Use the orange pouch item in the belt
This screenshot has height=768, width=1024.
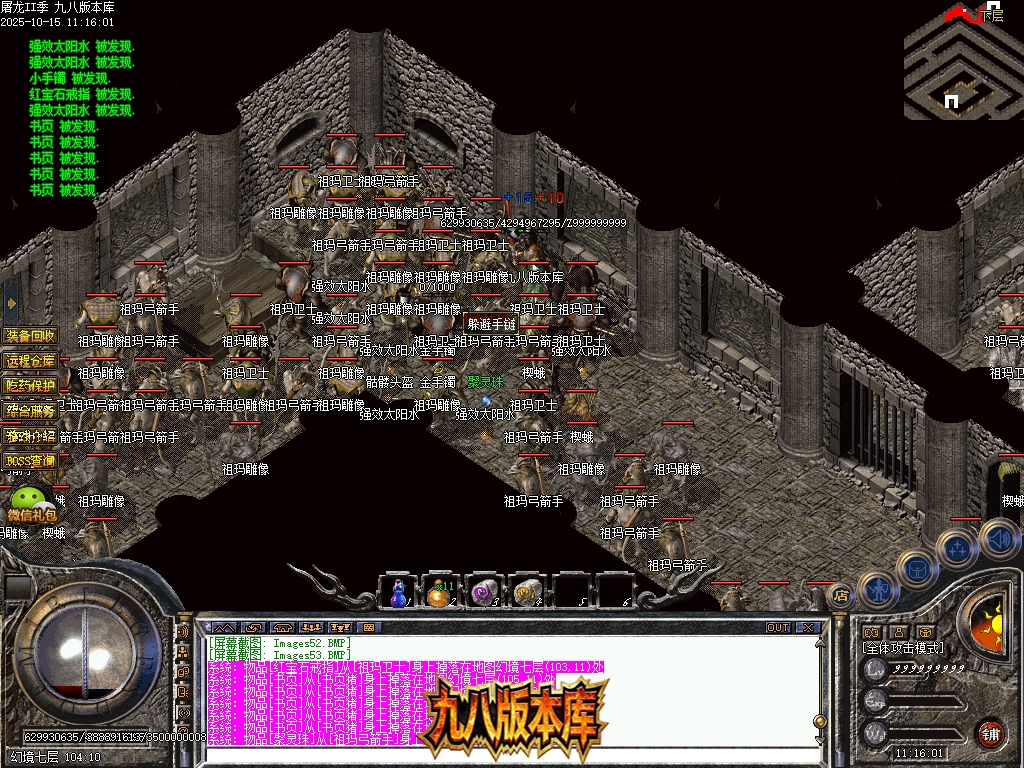(440, 592)
